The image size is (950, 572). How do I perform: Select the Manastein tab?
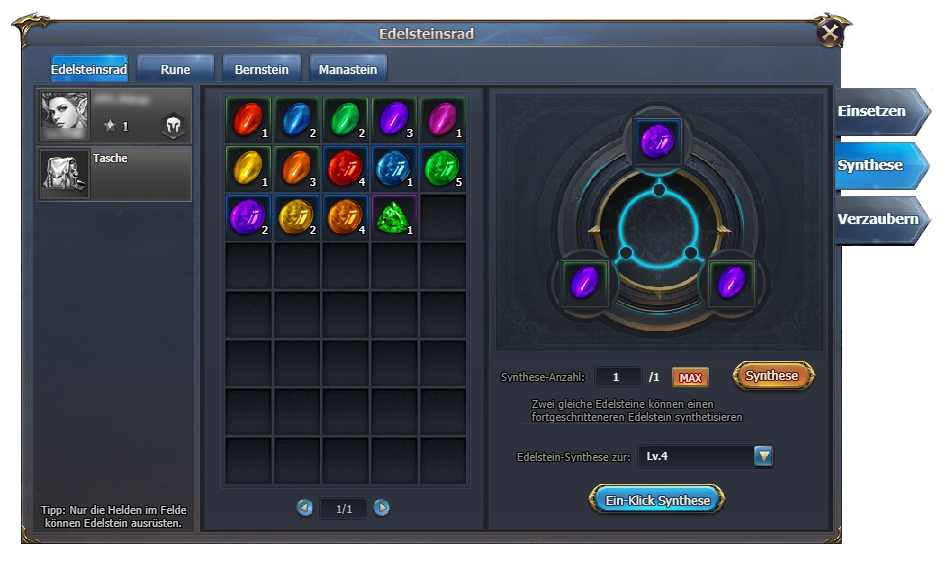pos(348,69)
